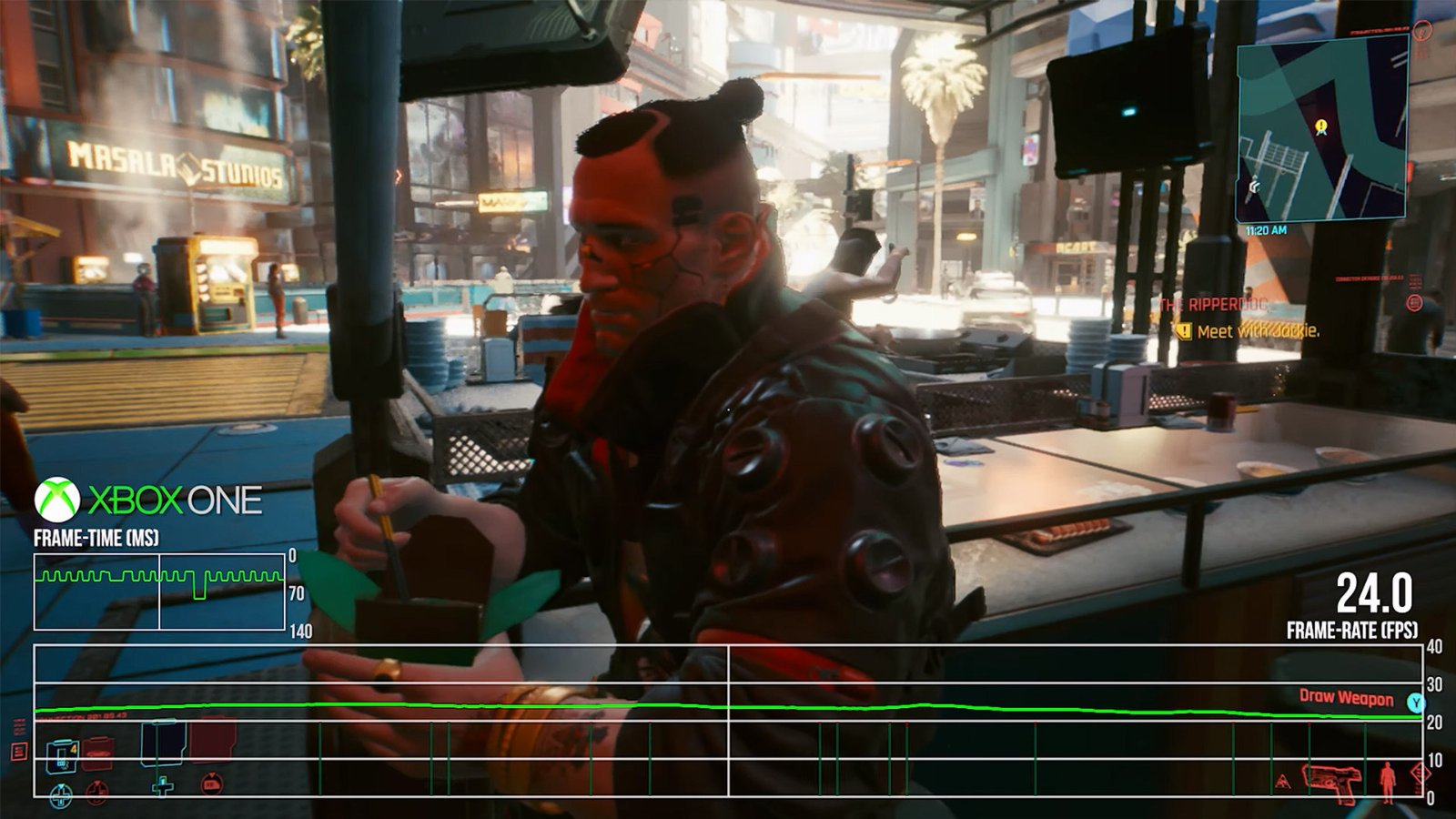Image resolution: width=1456 pixels, height=819 pixels.
Task: Select the red quick item slot beside inhaler
Action: click(97, 753)
